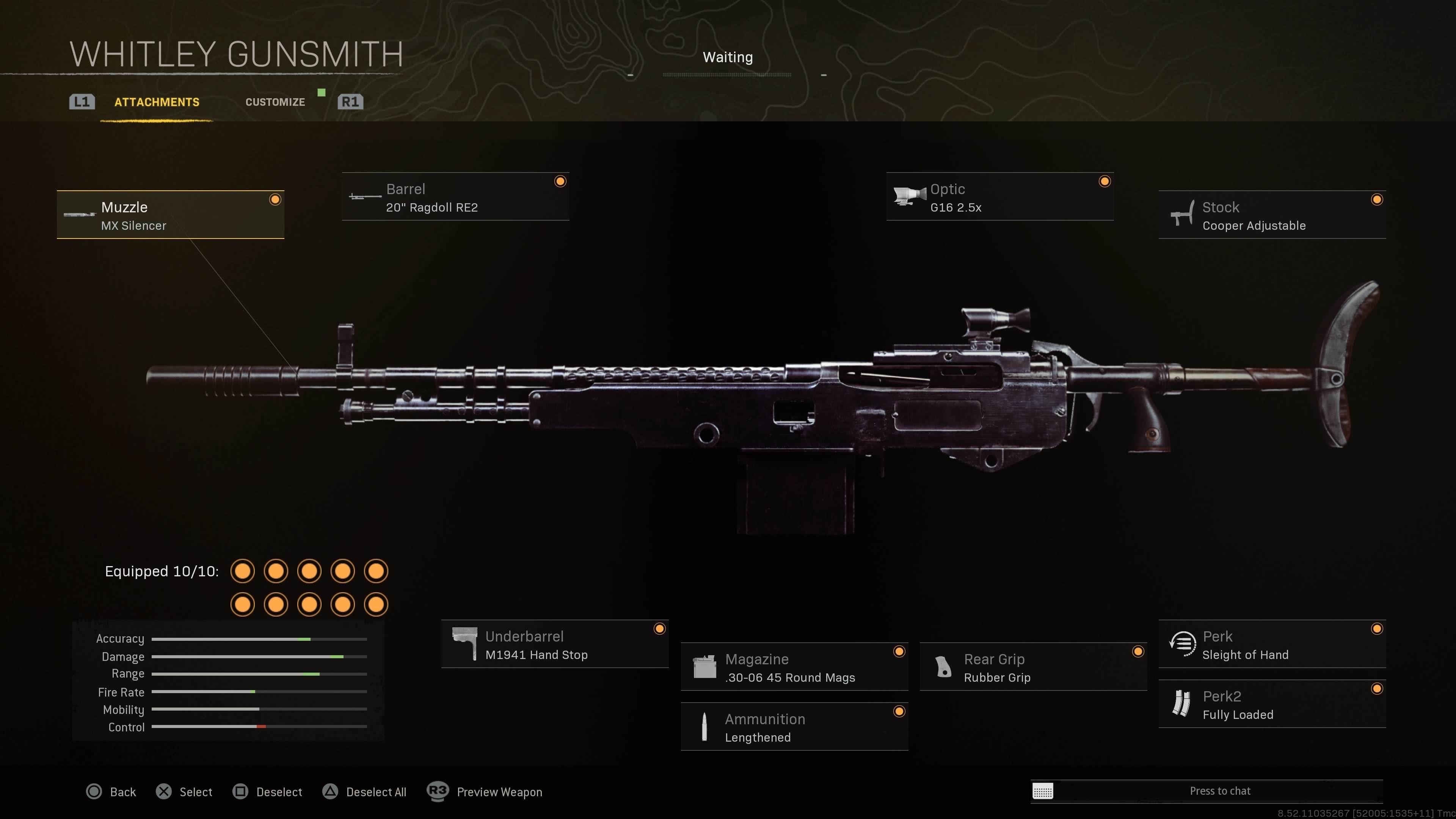Toggle the orange dot on the Muzzle card
Screen dimensions: 1456x819
[275, 199]
